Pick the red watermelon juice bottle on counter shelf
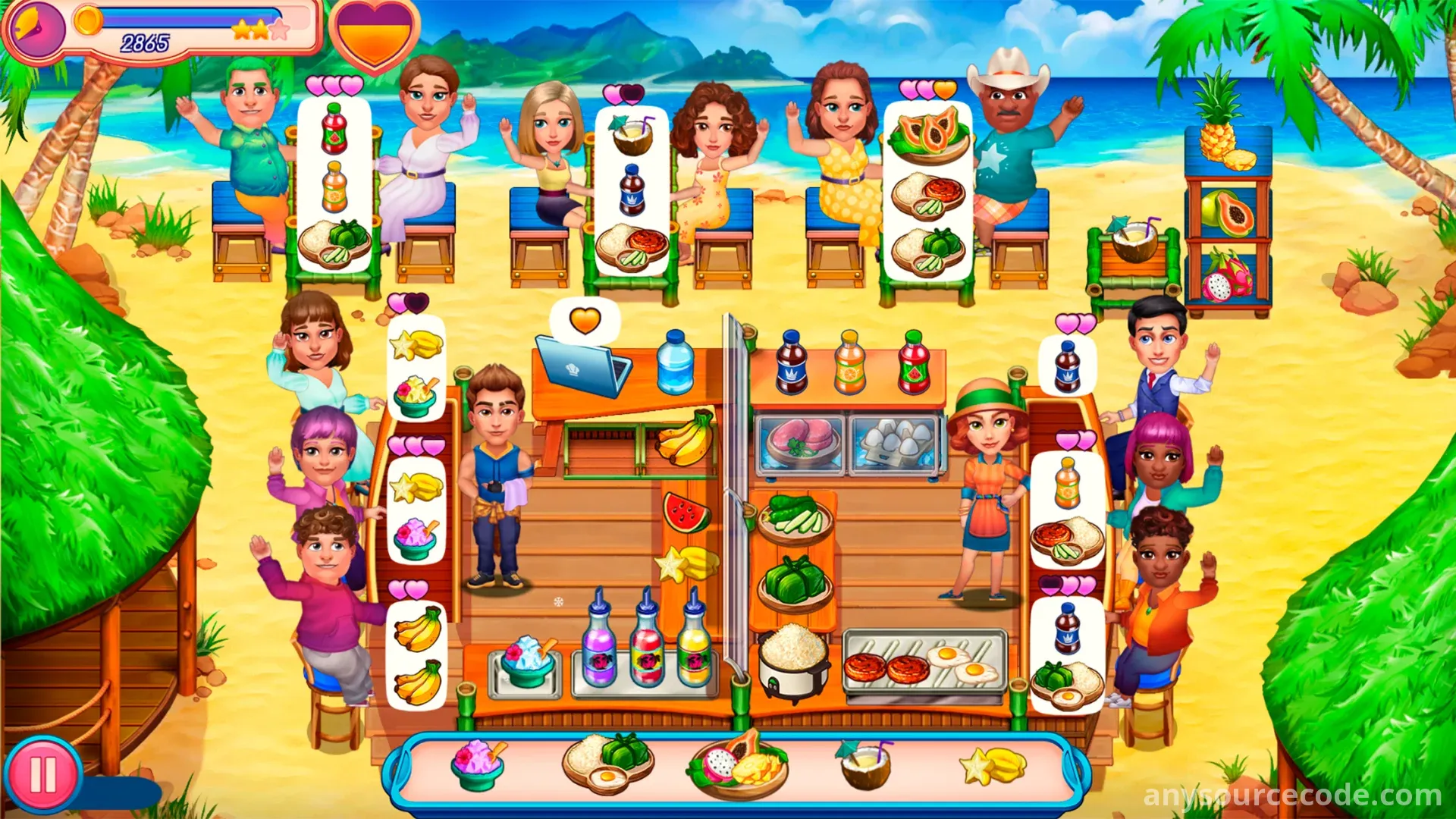 coord(914,362)
